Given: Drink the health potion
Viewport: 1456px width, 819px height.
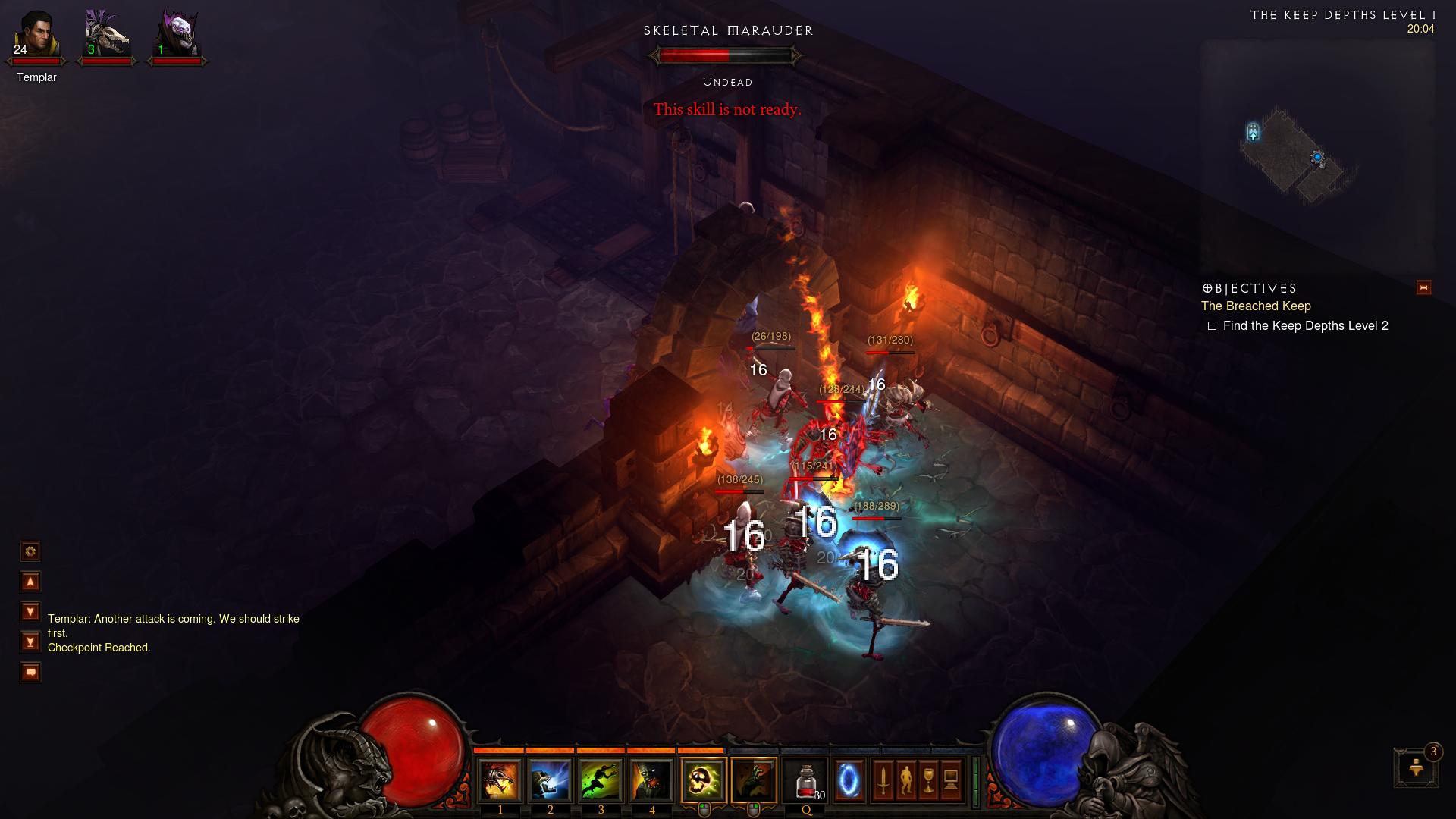Looking at the screenshot, I should coord(806,780).
